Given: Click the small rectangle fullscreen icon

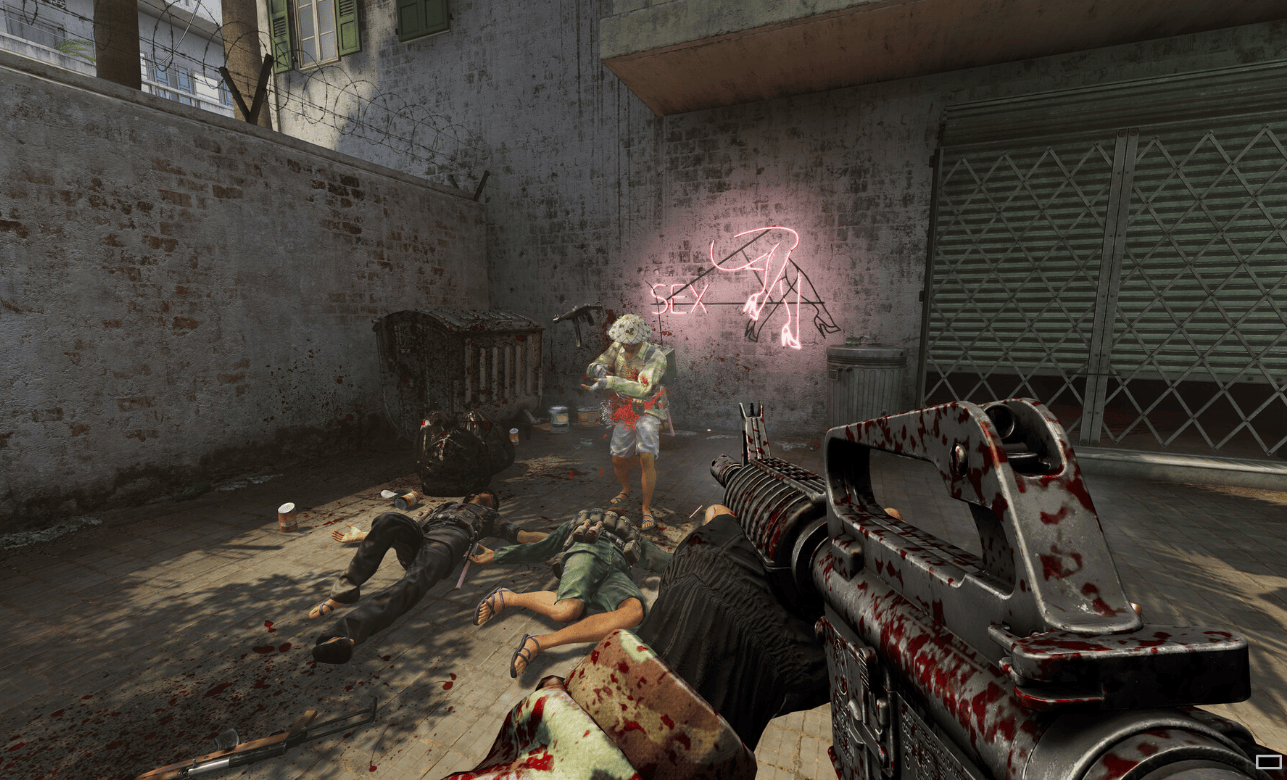Looking at the screenshot, I should (1268, 762).
